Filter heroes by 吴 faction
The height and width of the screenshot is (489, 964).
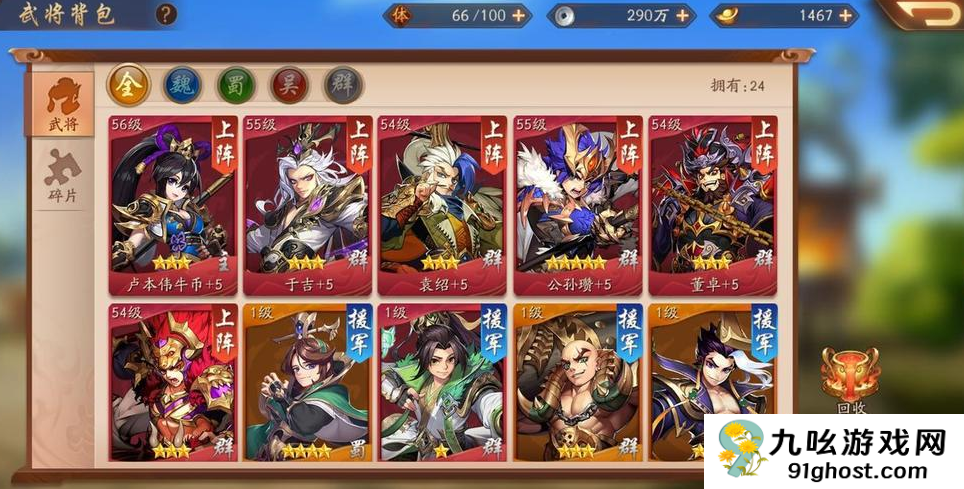coord(290,85)
